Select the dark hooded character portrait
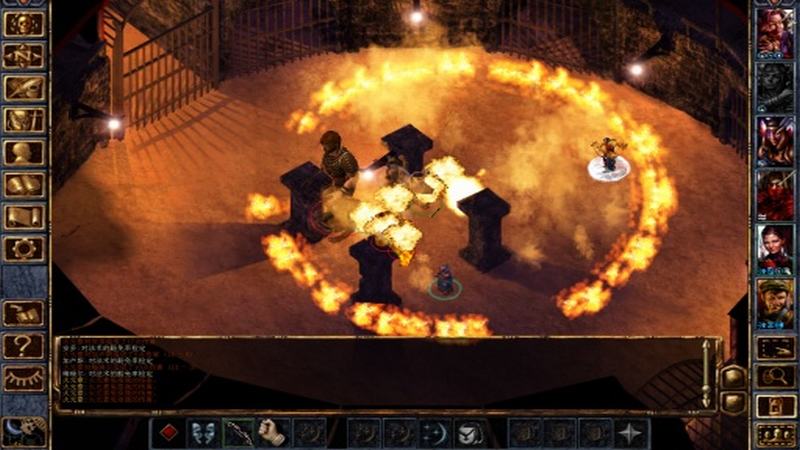The width and height of the screenshot is (800, 450). (x=775, y=87)
